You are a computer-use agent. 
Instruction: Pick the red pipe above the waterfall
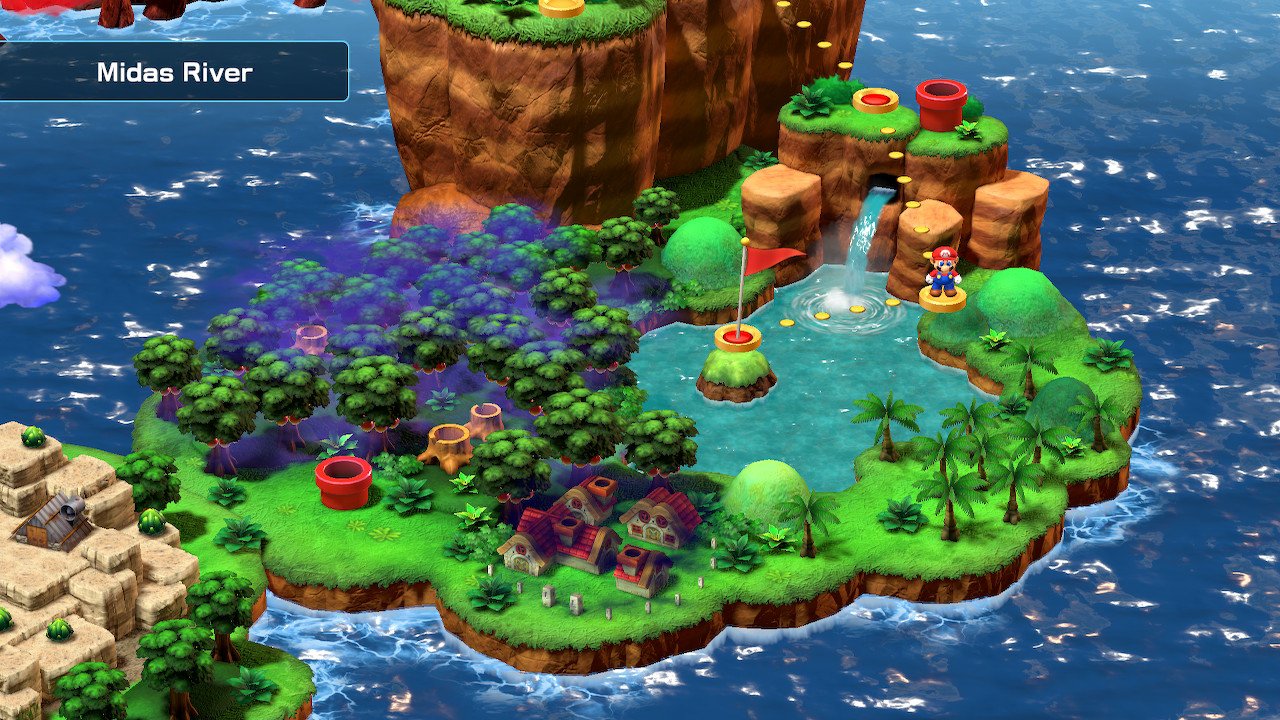tap(941, 104)
